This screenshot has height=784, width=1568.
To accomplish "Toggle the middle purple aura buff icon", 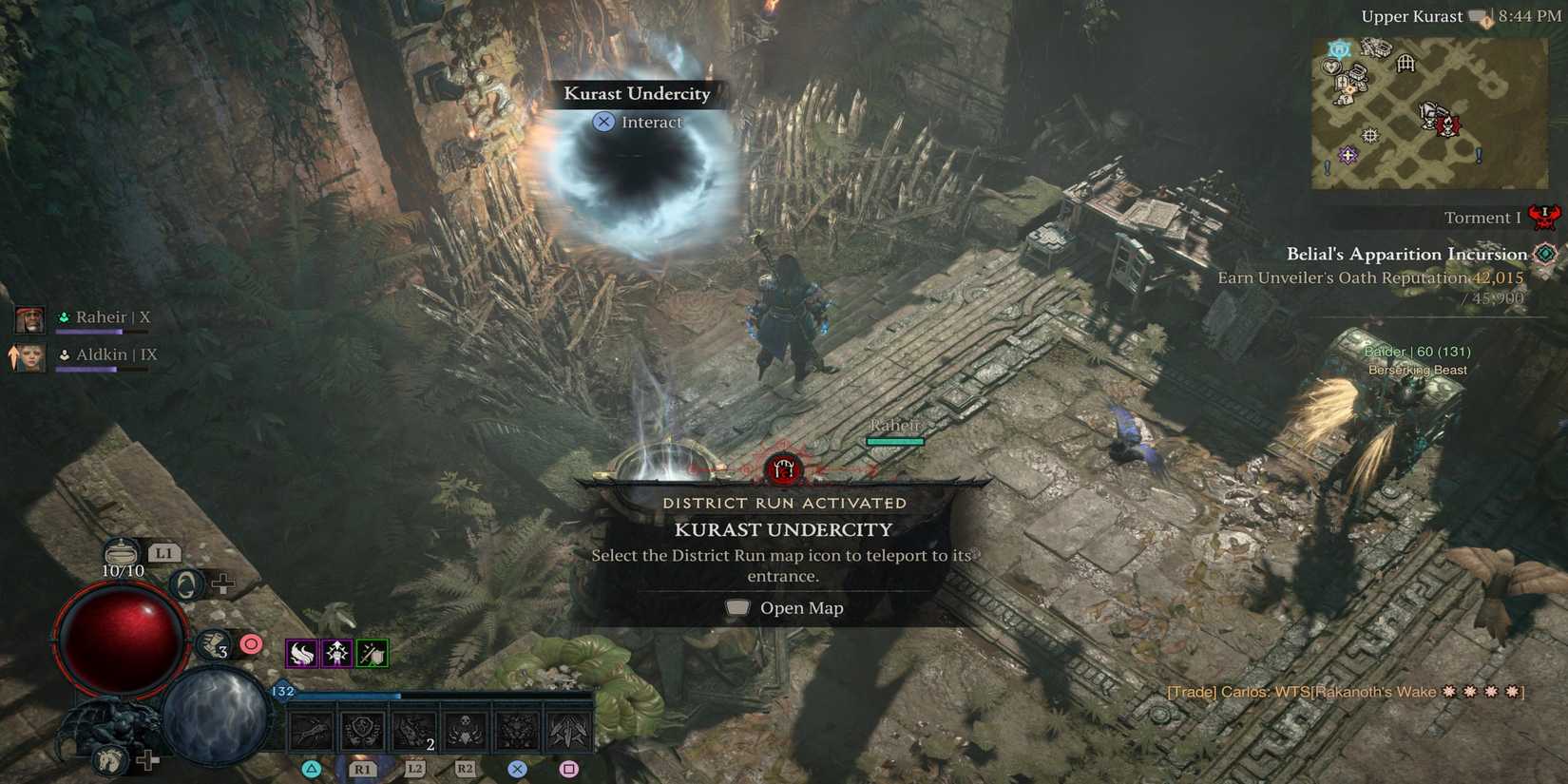I will click(x=337, y=653).
